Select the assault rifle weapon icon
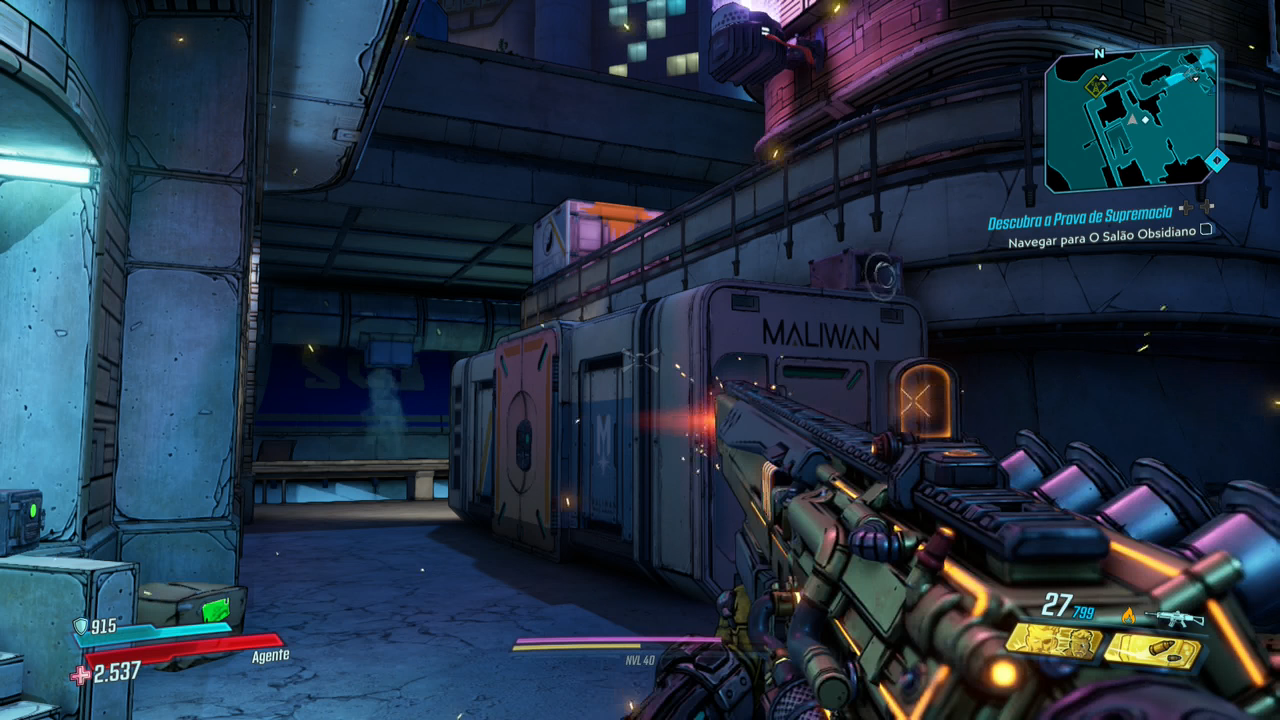Screen dimensions: 1280x720 click(x=1175, y=618)
